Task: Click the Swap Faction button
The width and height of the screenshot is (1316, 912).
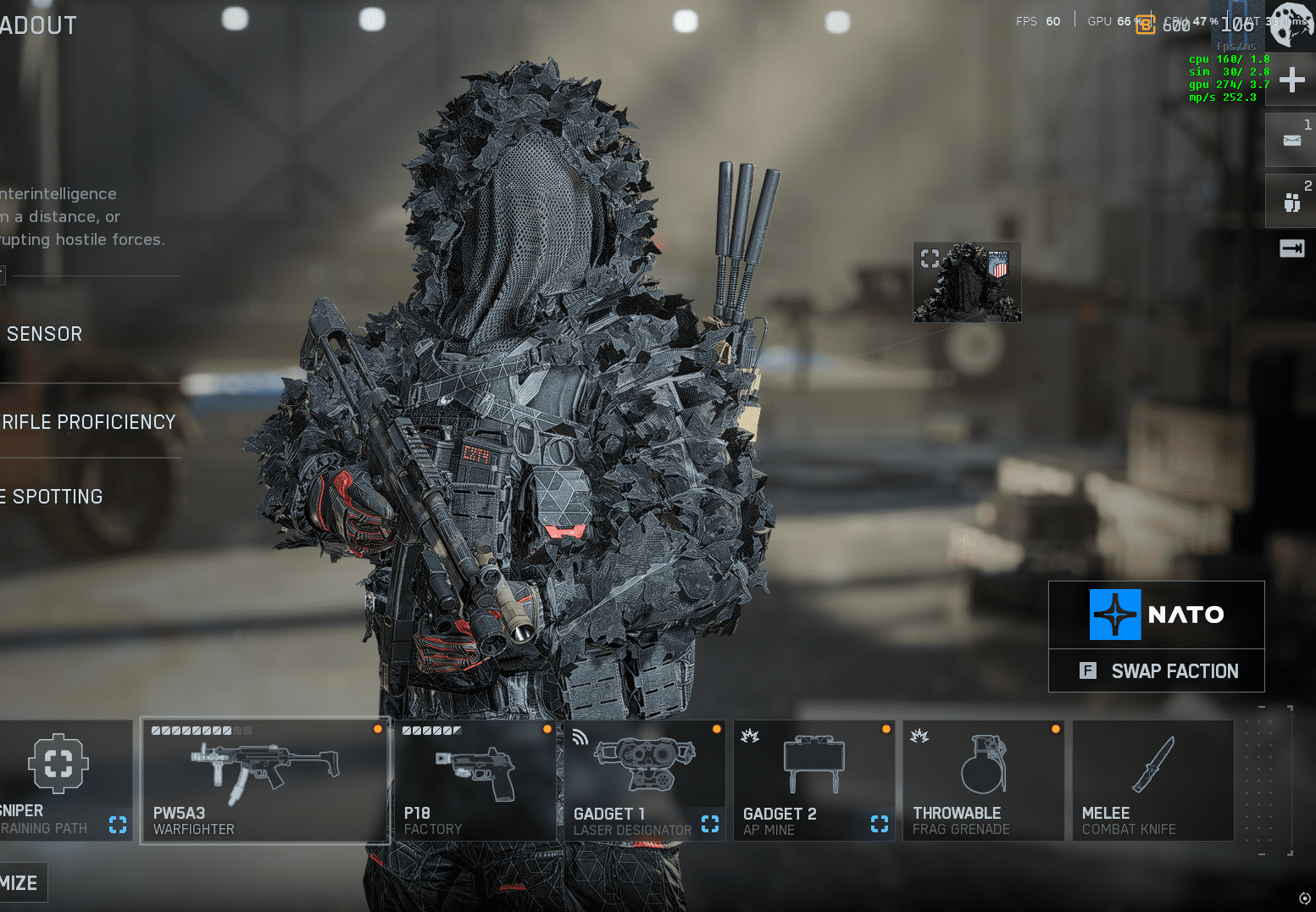Action: (1157, 671)
